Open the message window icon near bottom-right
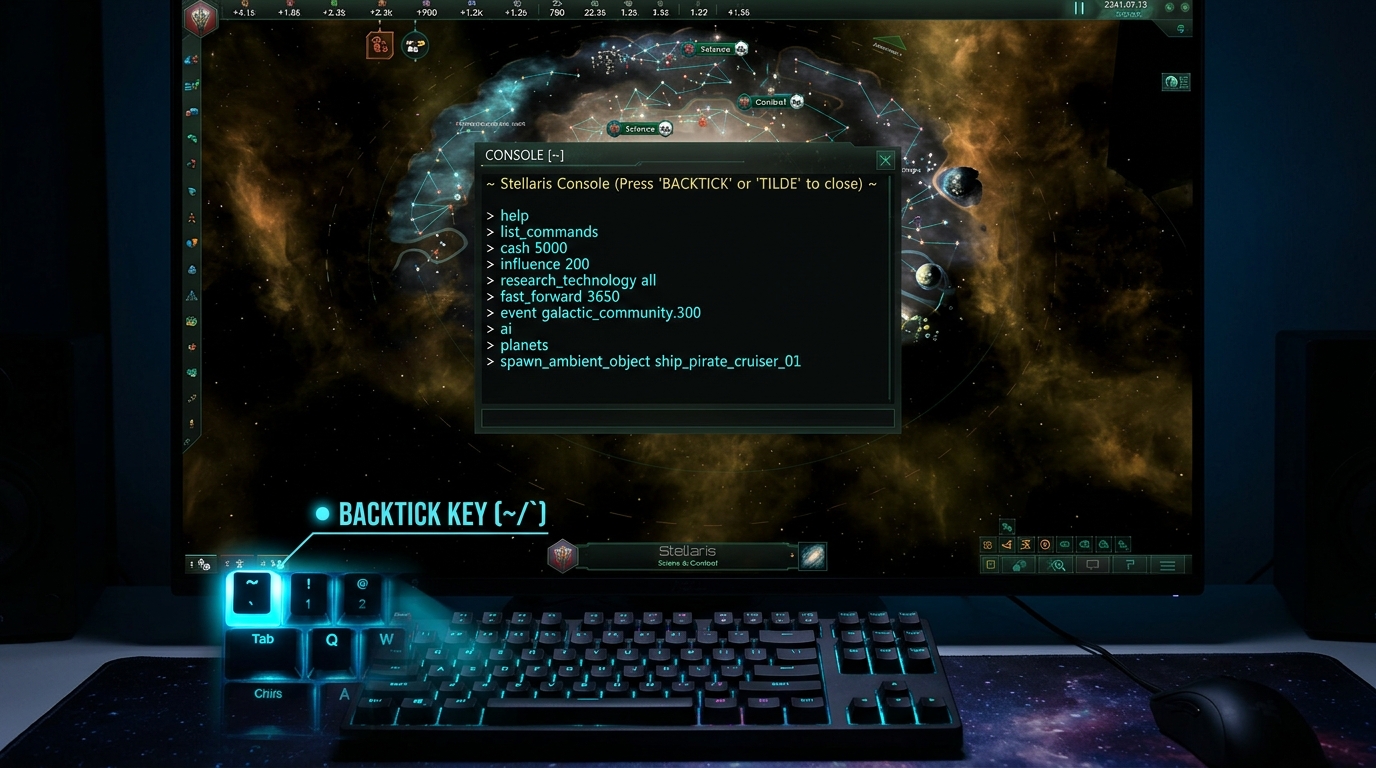1376x768 pixels. coord(1092,565)
